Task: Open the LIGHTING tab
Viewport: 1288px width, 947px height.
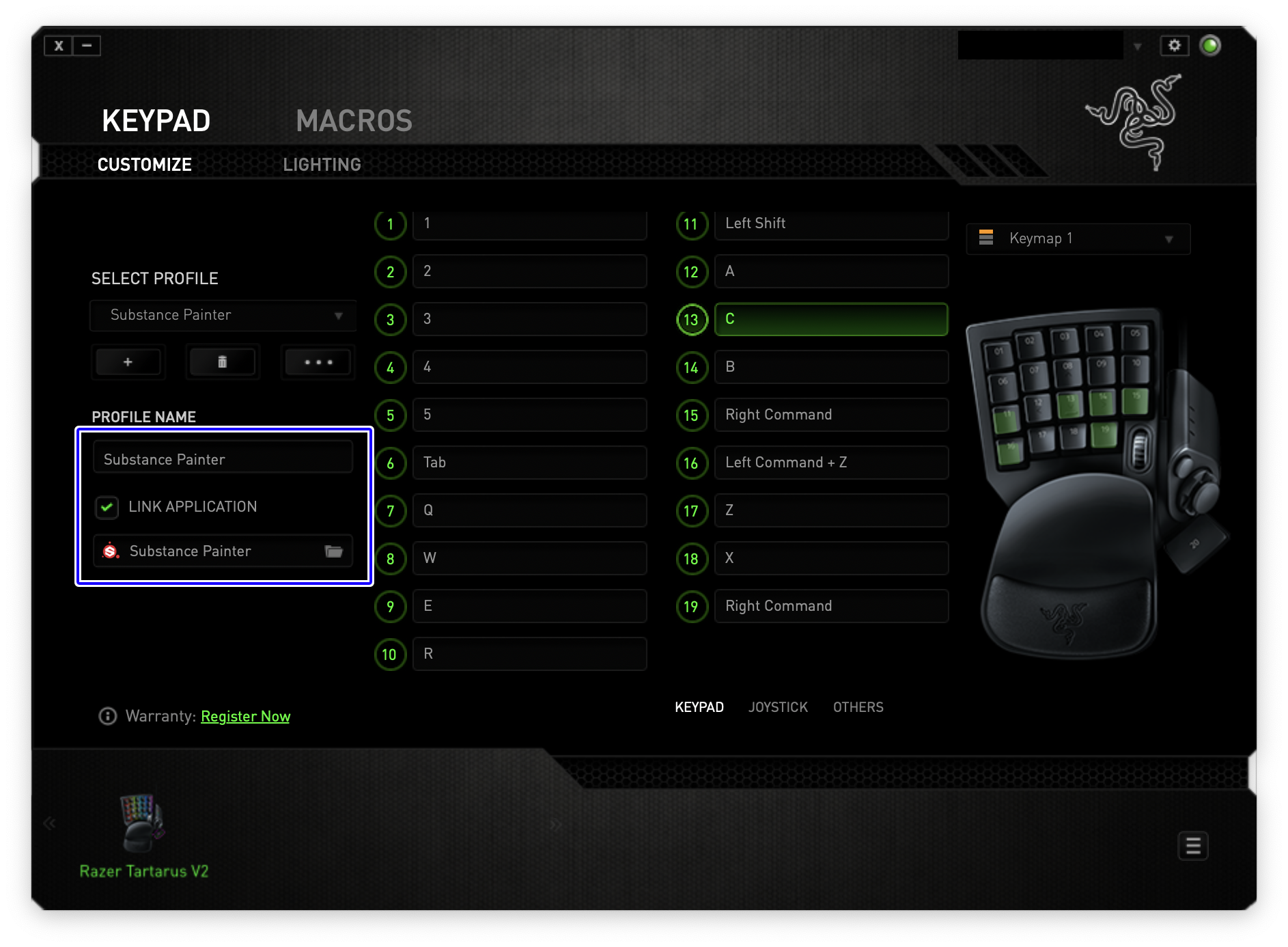Action: click(322, 164)
